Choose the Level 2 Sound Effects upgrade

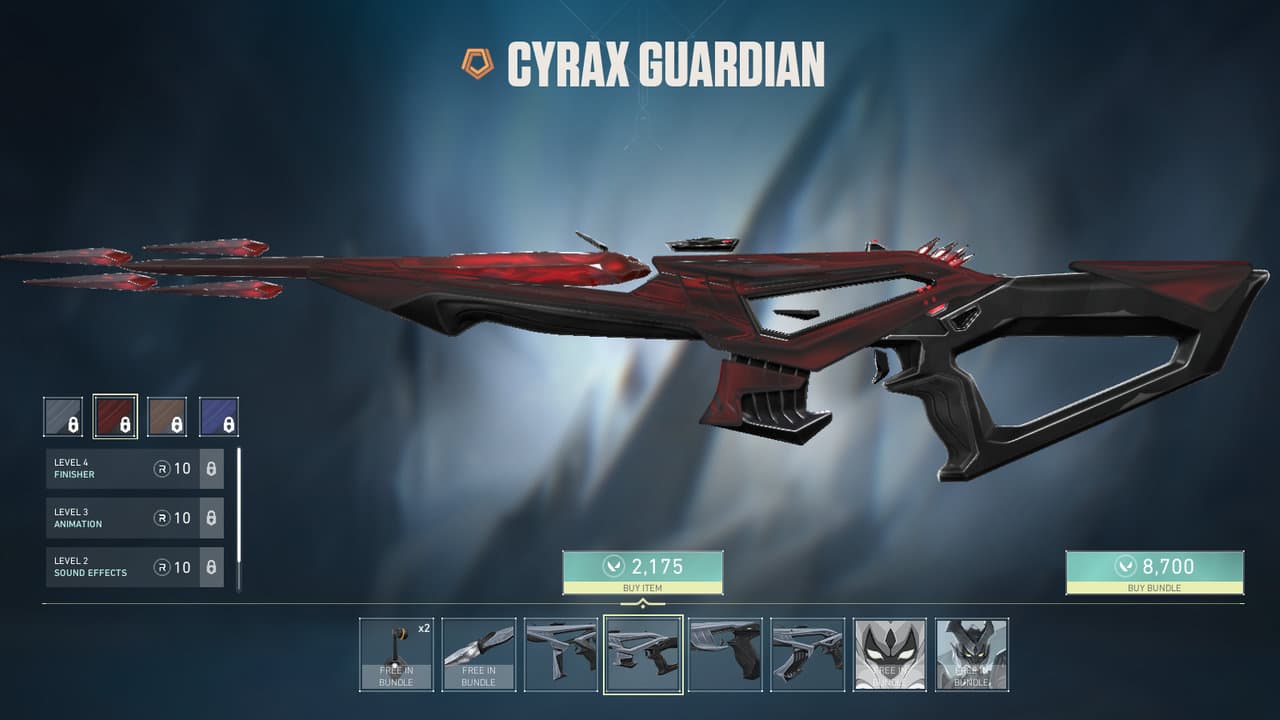point(135,567)
